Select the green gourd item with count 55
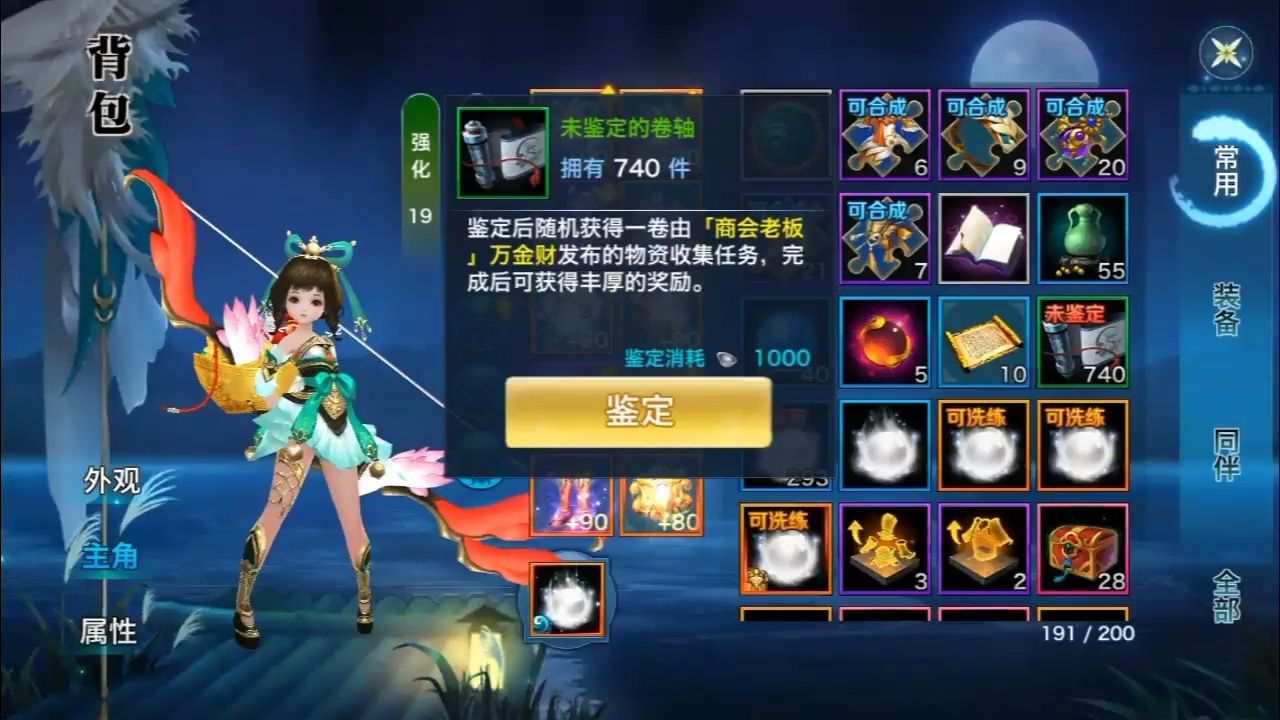The width and height of the screenshot is (1280, 720). click(1083, 240)
